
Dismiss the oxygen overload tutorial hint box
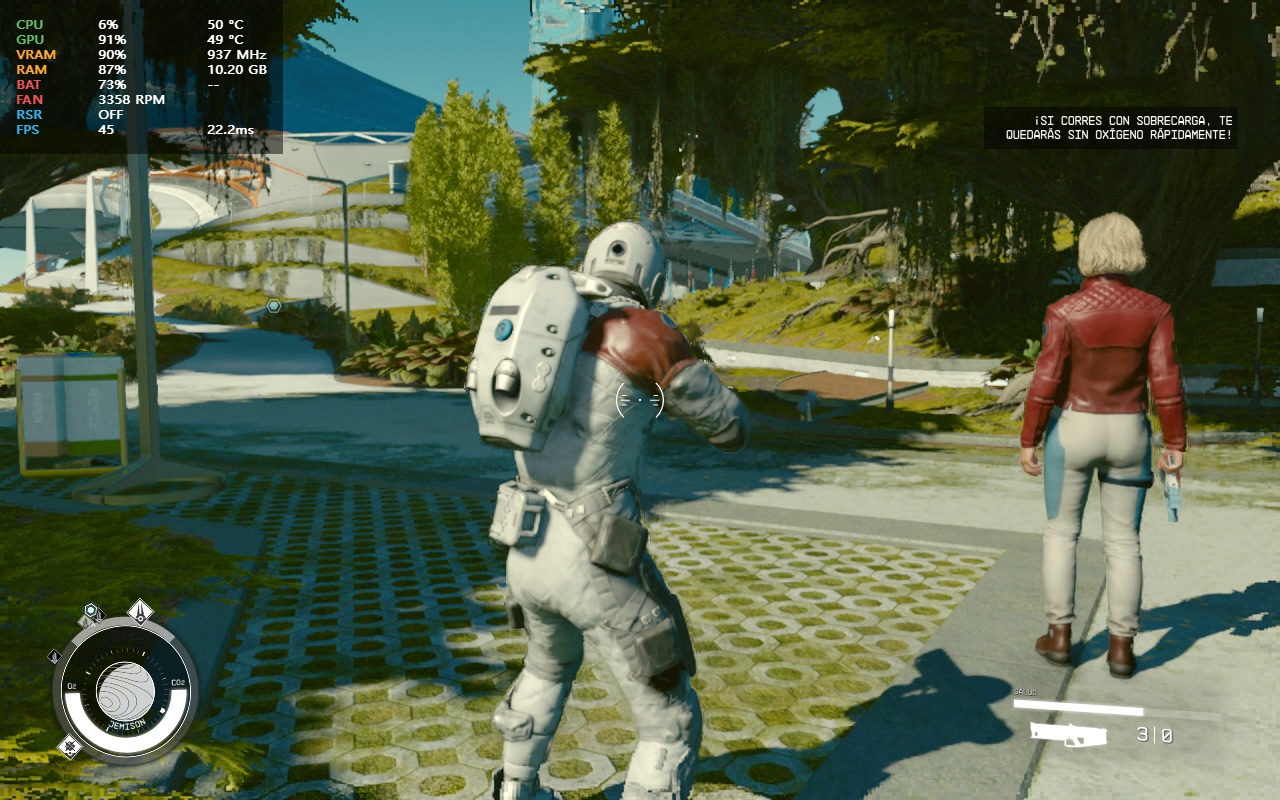(x=1110, y=128)
